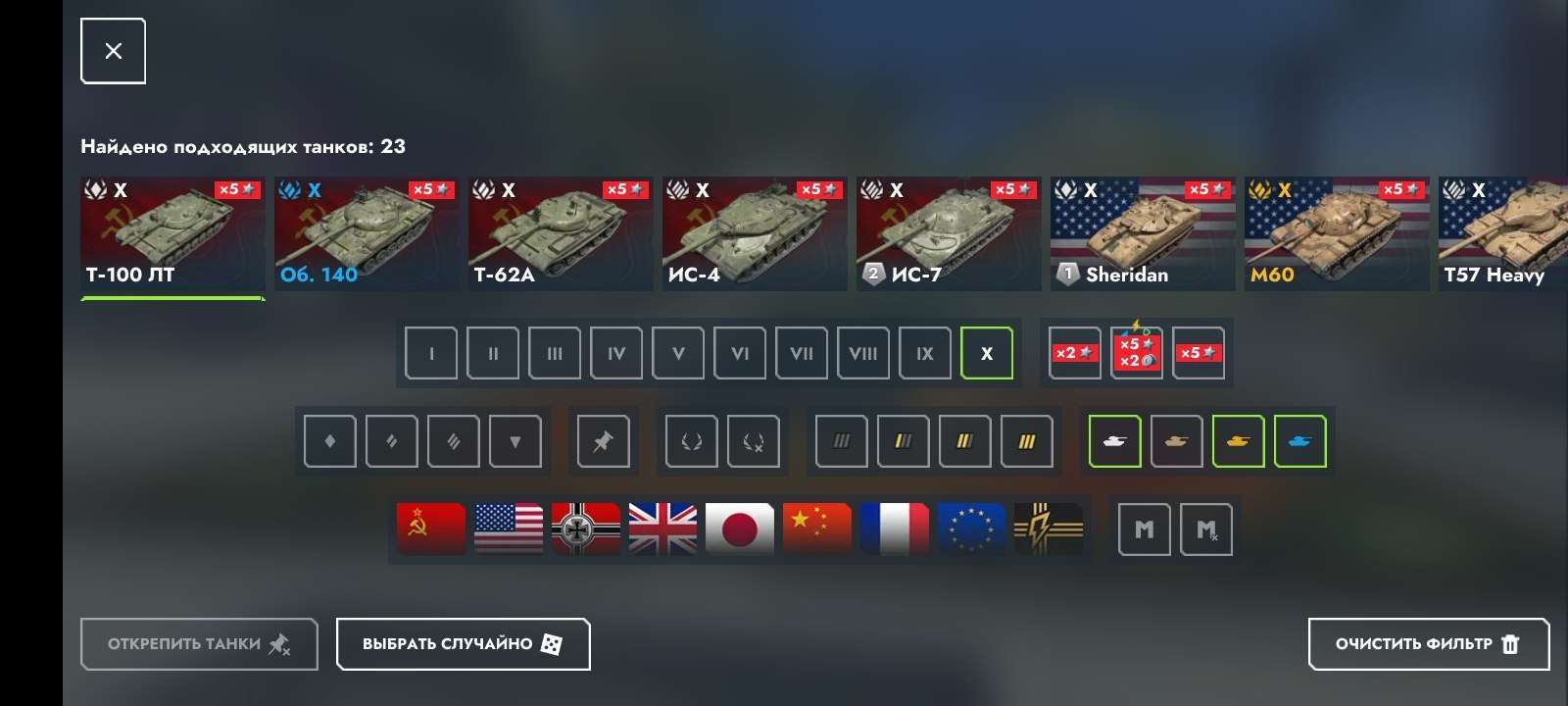
Task: Click the M module installed filter
Action: point(1144,529)
